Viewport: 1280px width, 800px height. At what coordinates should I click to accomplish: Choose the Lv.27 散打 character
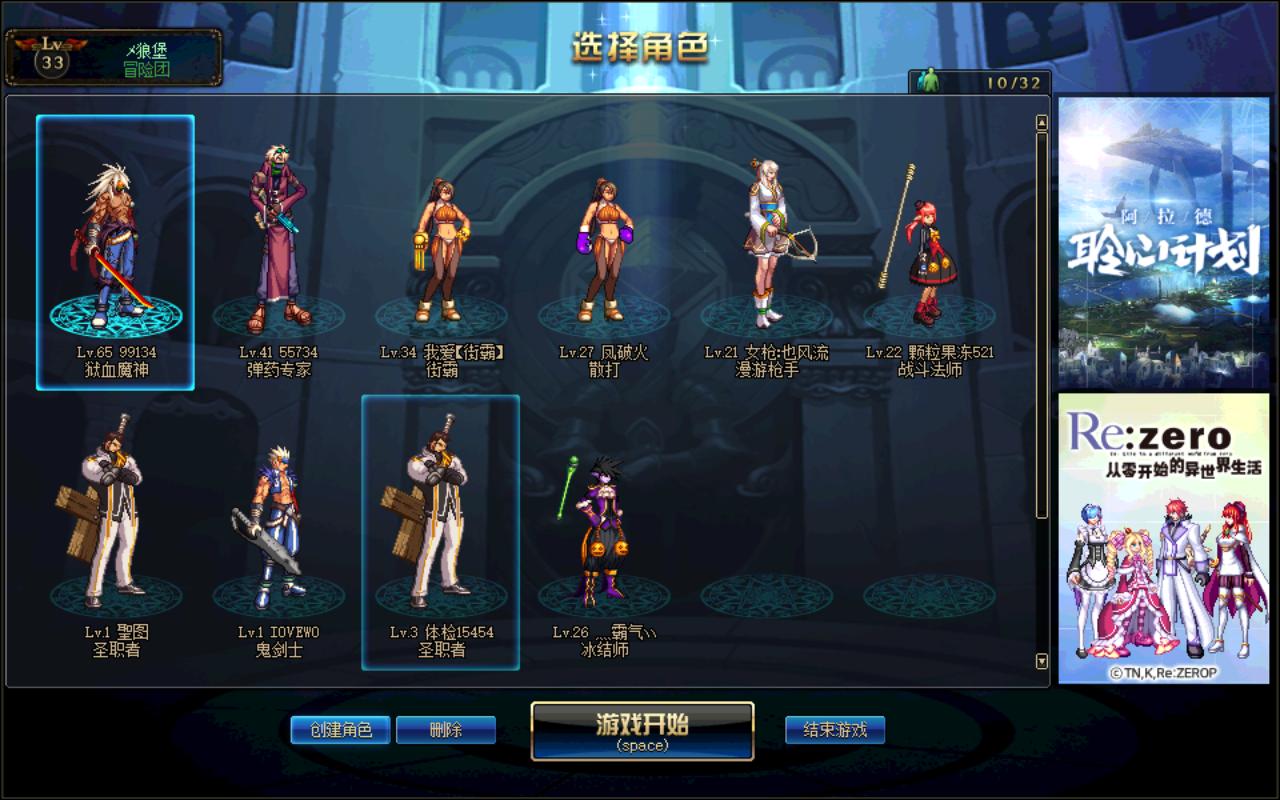pyautogui.click(x=603, y=250)
